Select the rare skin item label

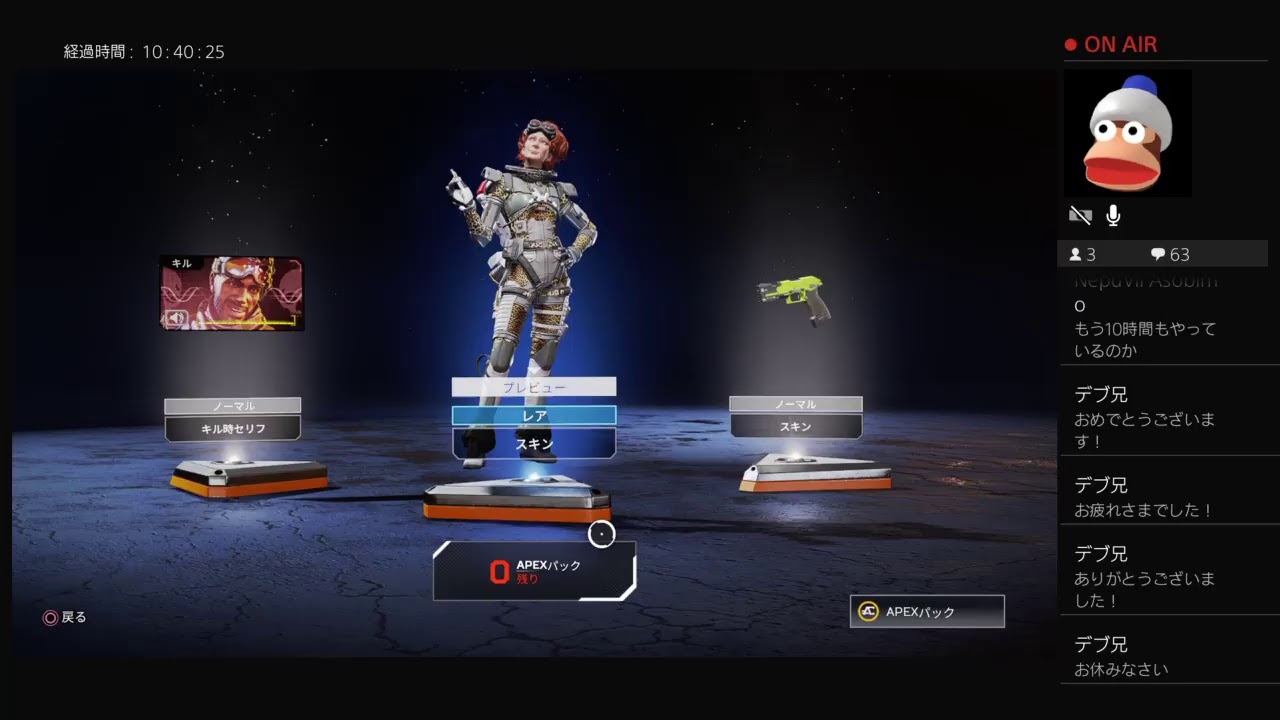tap(533, 443)
